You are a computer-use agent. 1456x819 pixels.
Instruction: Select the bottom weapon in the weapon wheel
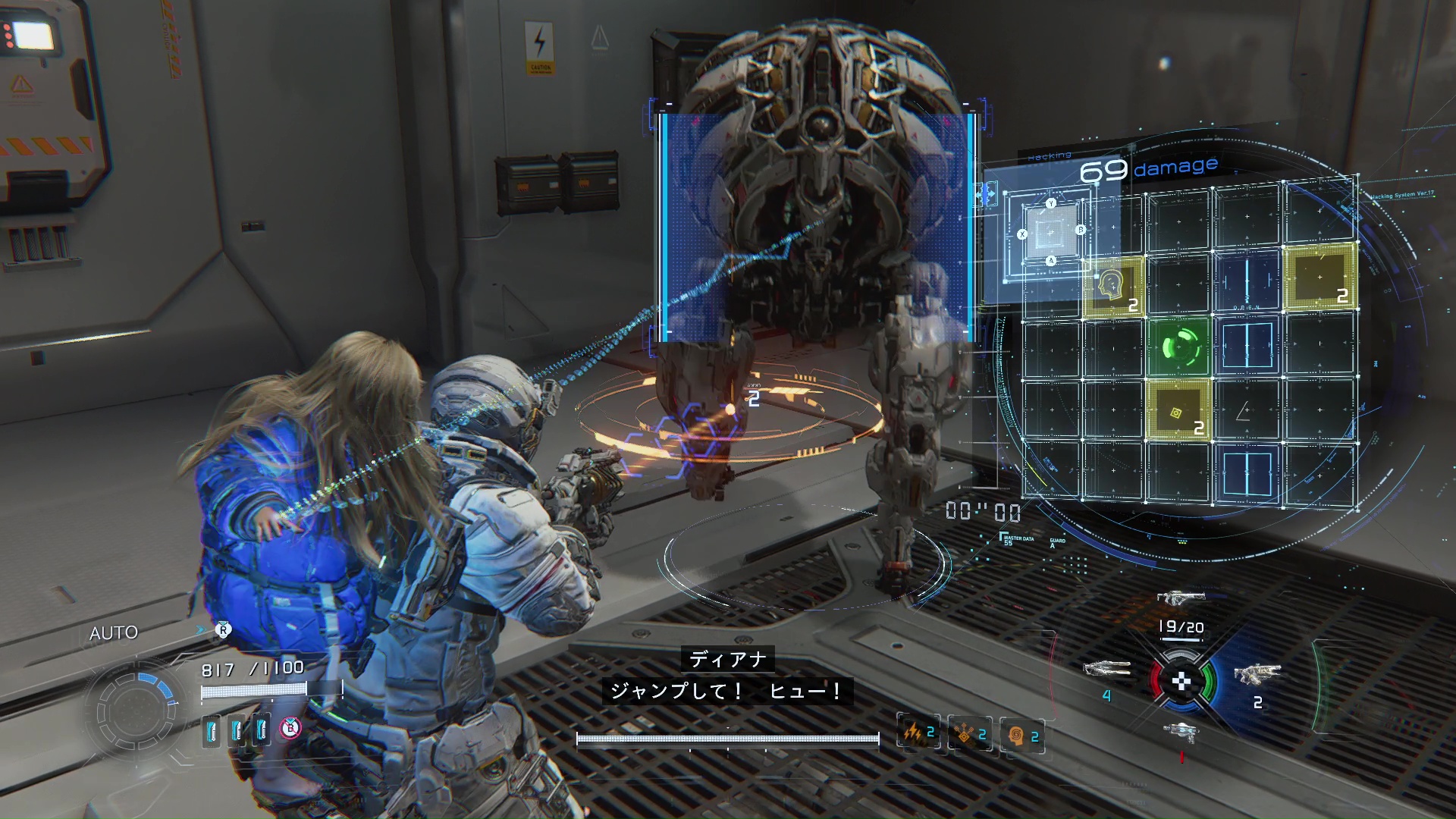pyautogui.click(x=1181, y=732)
